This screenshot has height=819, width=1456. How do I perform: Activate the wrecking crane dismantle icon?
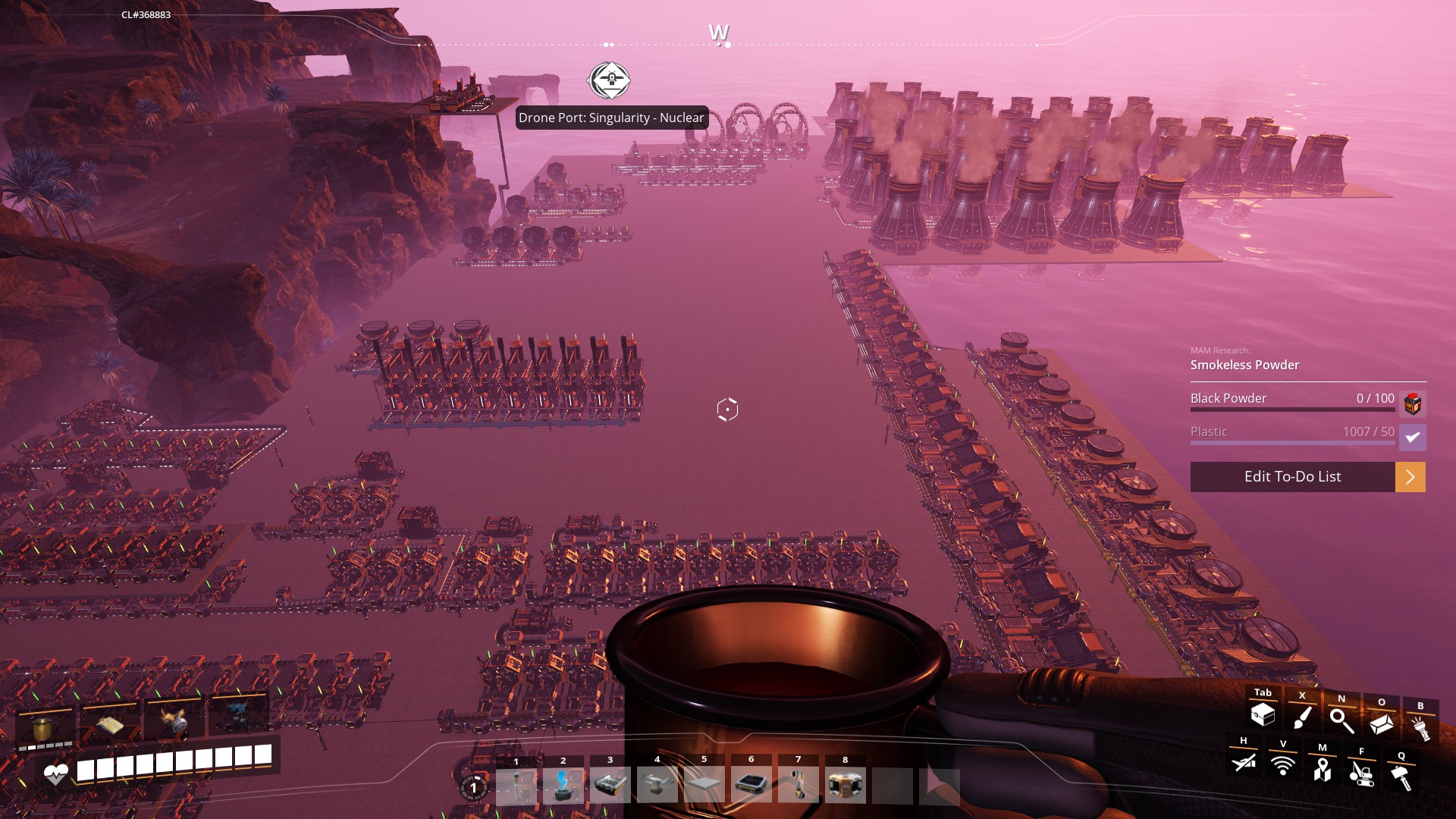(1361, 773)
